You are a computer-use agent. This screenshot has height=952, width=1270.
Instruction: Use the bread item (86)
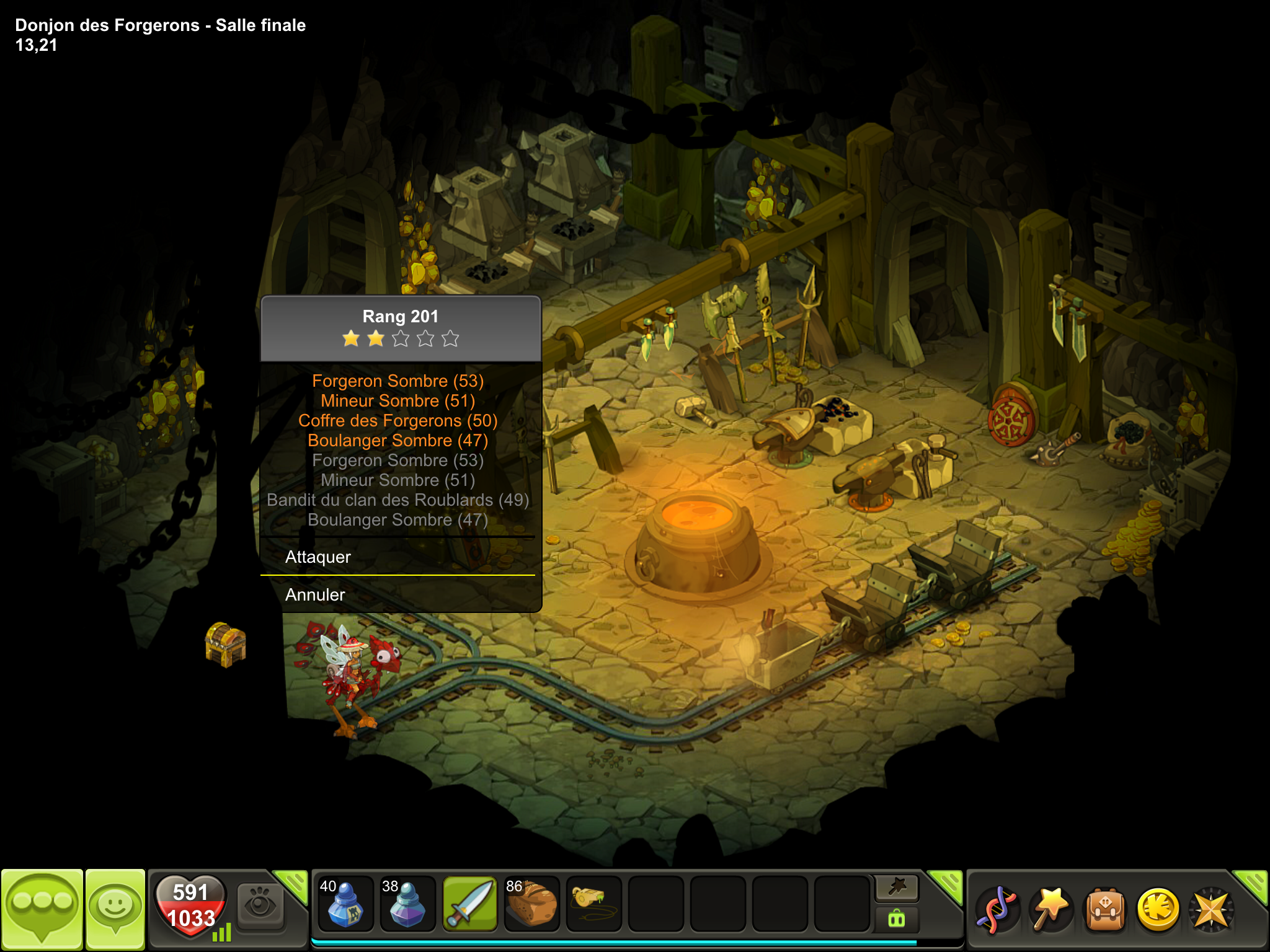tap(532, 904)
